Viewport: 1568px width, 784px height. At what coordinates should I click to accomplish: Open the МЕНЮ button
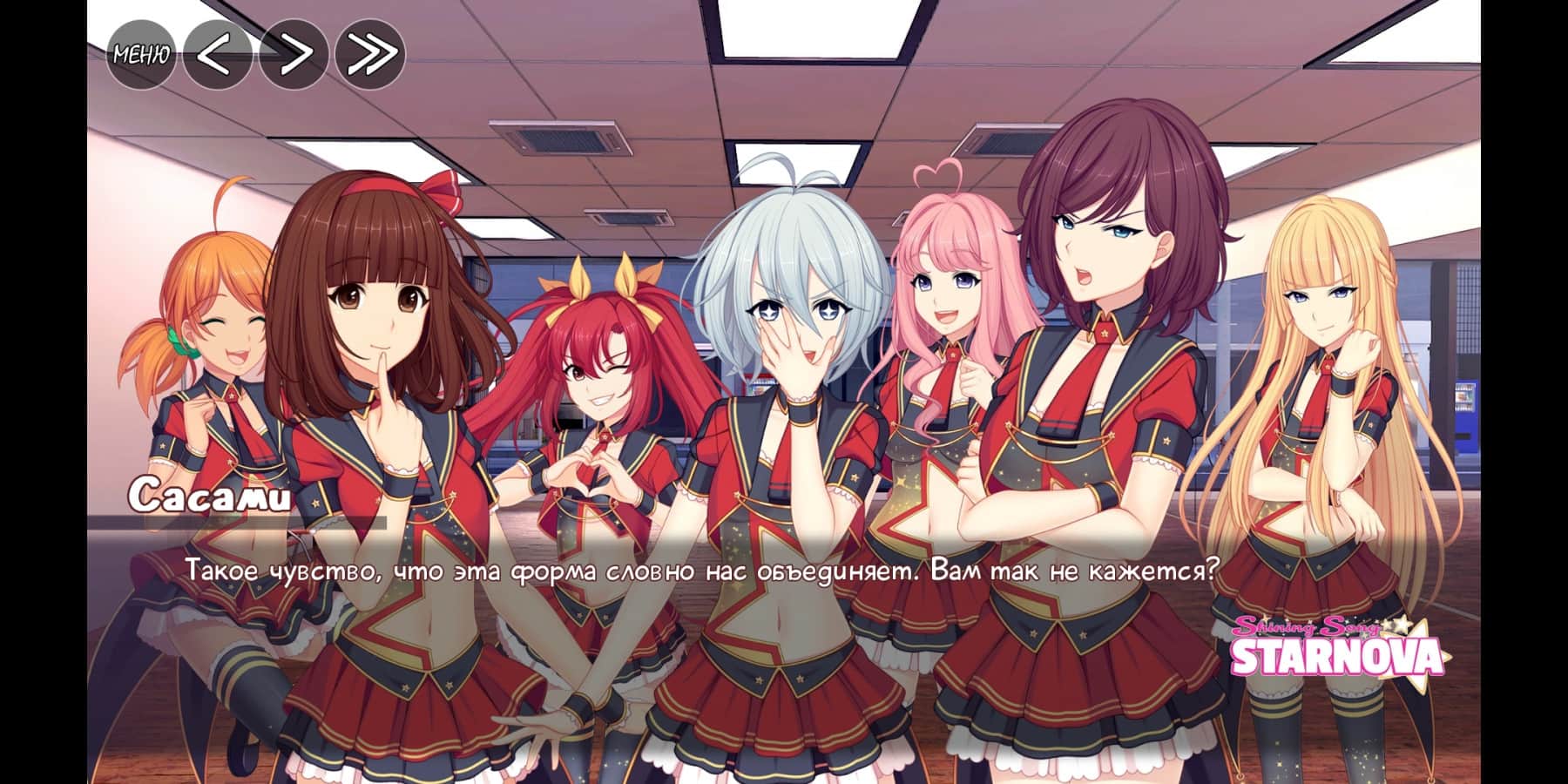141,54
